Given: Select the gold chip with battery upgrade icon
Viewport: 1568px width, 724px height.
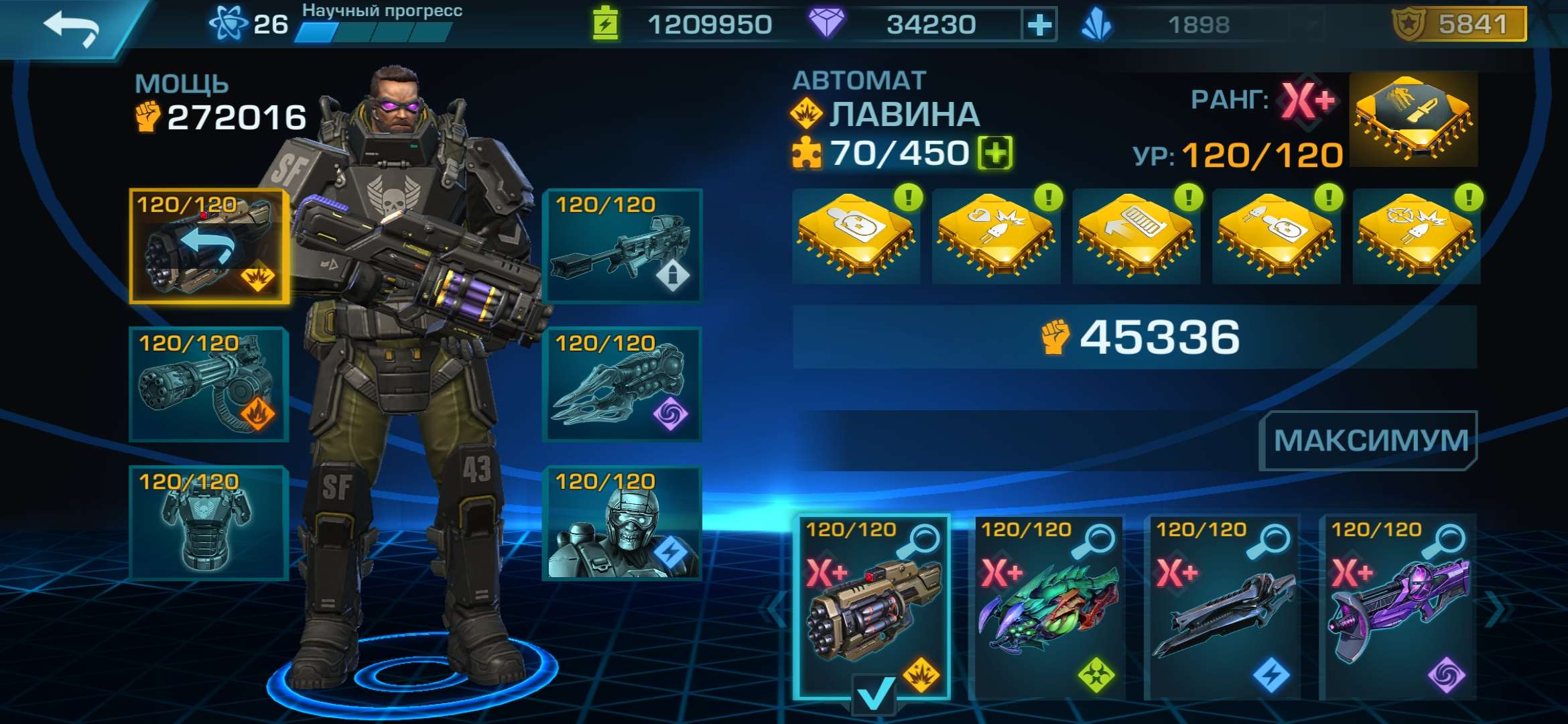Looking at the screenshot, I should 1136,235.
